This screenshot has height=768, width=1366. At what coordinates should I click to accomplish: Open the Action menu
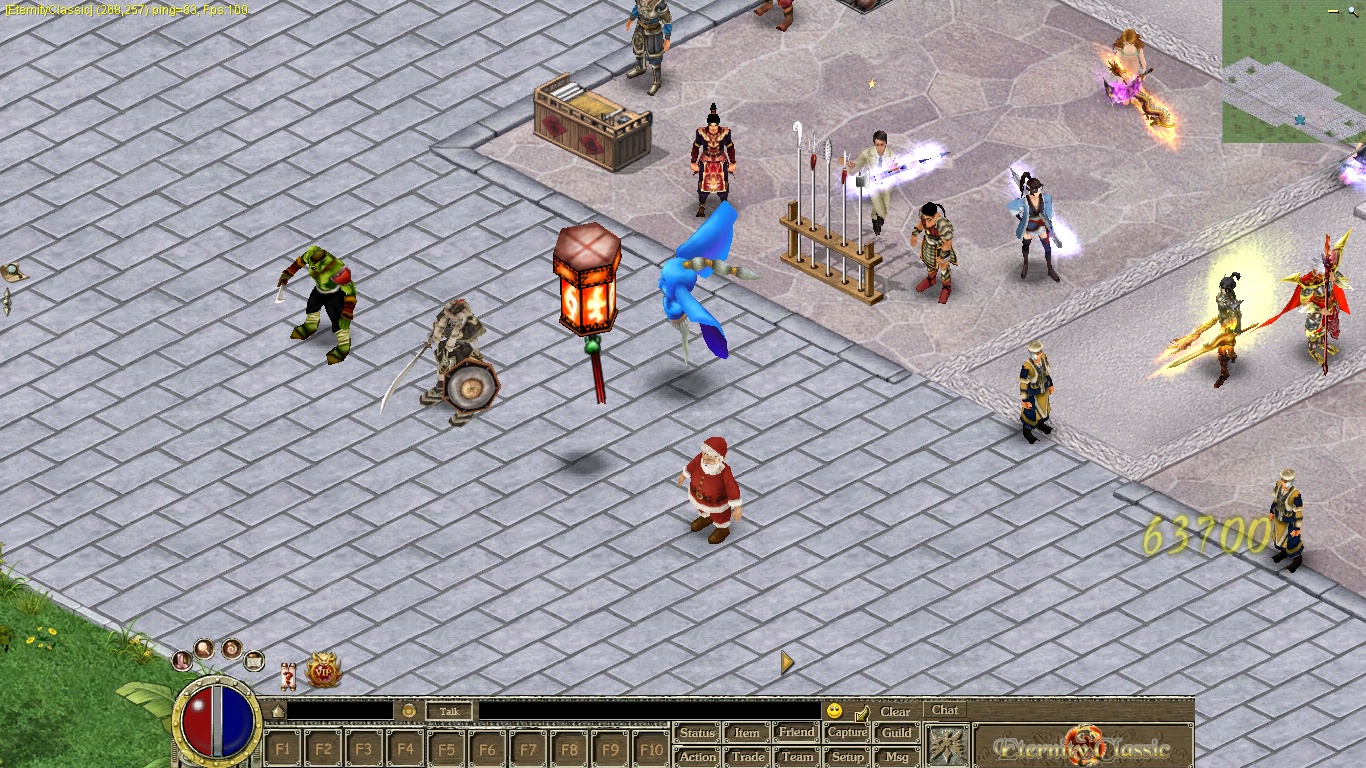click(697, 757)
